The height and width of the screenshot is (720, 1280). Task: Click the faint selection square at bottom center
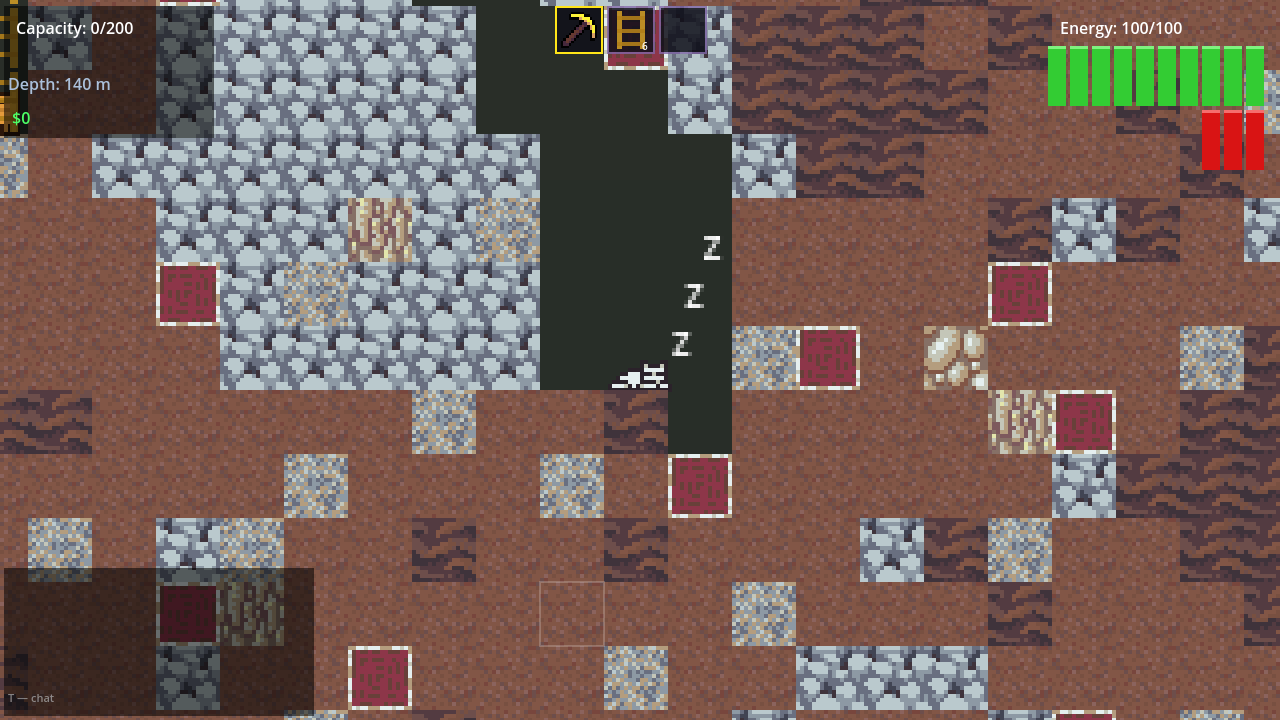click(x=573, y=614)
